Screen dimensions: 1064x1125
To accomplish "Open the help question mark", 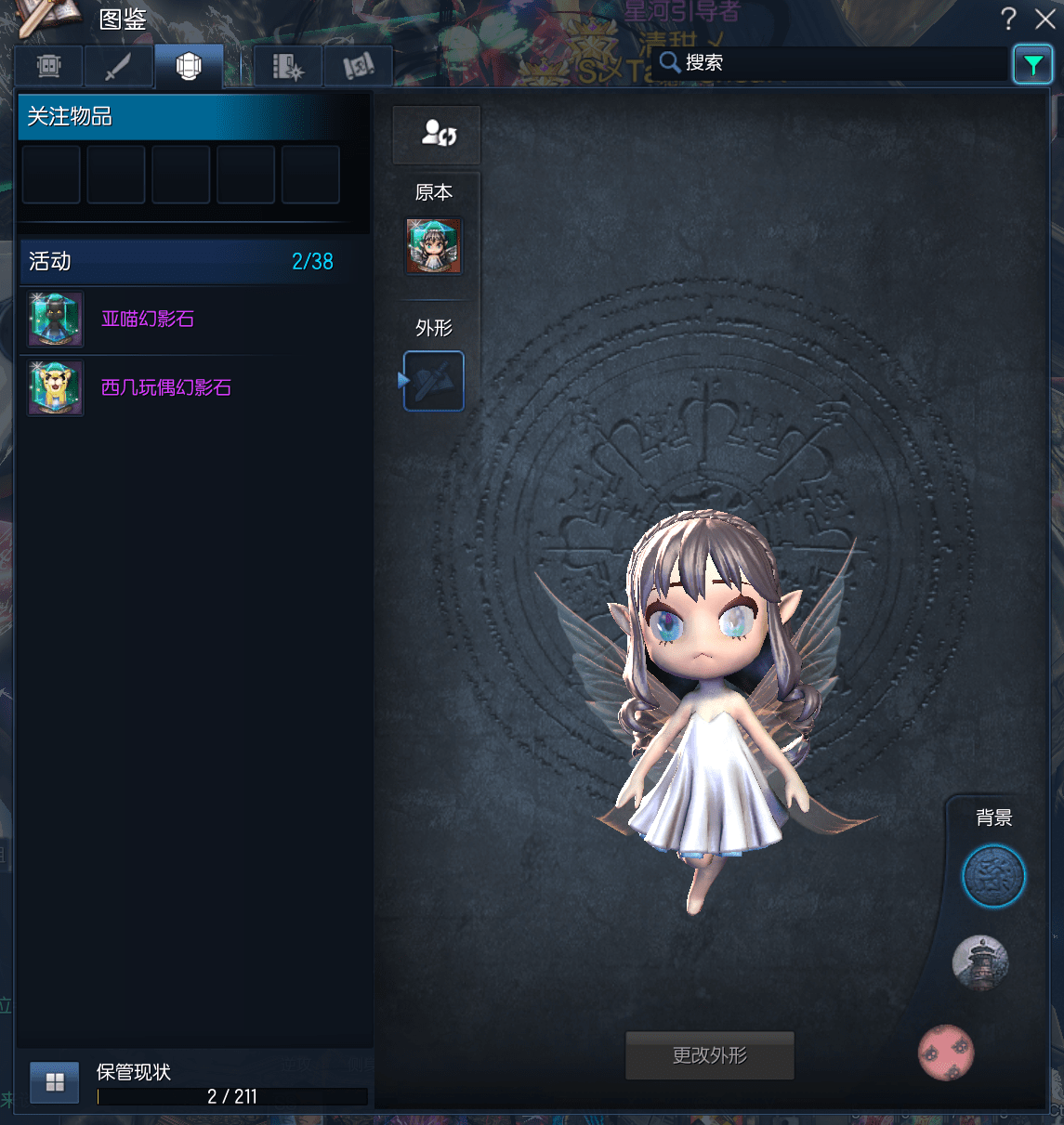I will (1008, 19).
